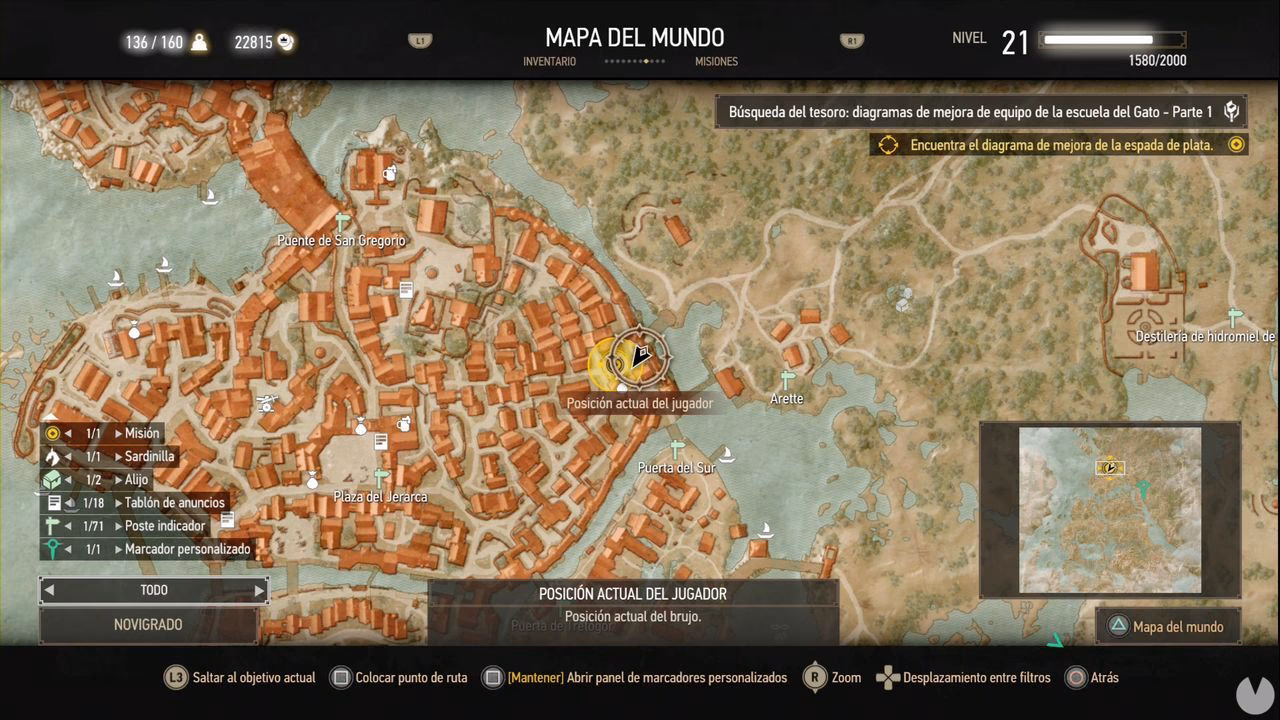Select the Marcador personalizado filter
The image size is (1280, 720).
point(187,549)
